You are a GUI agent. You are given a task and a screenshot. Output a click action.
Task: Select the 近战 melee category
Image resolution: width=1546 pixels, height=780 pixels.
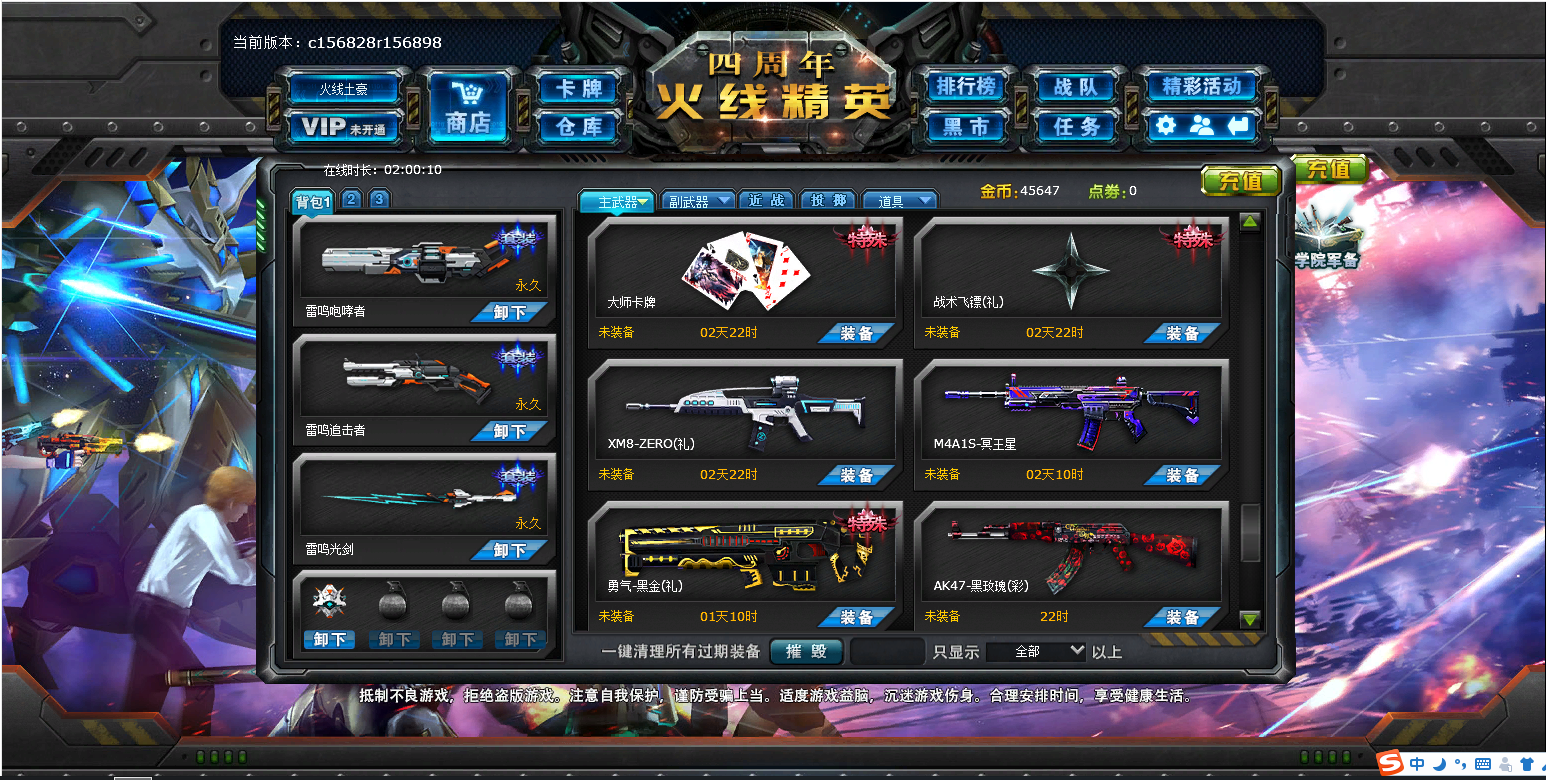tap(766, 199)
